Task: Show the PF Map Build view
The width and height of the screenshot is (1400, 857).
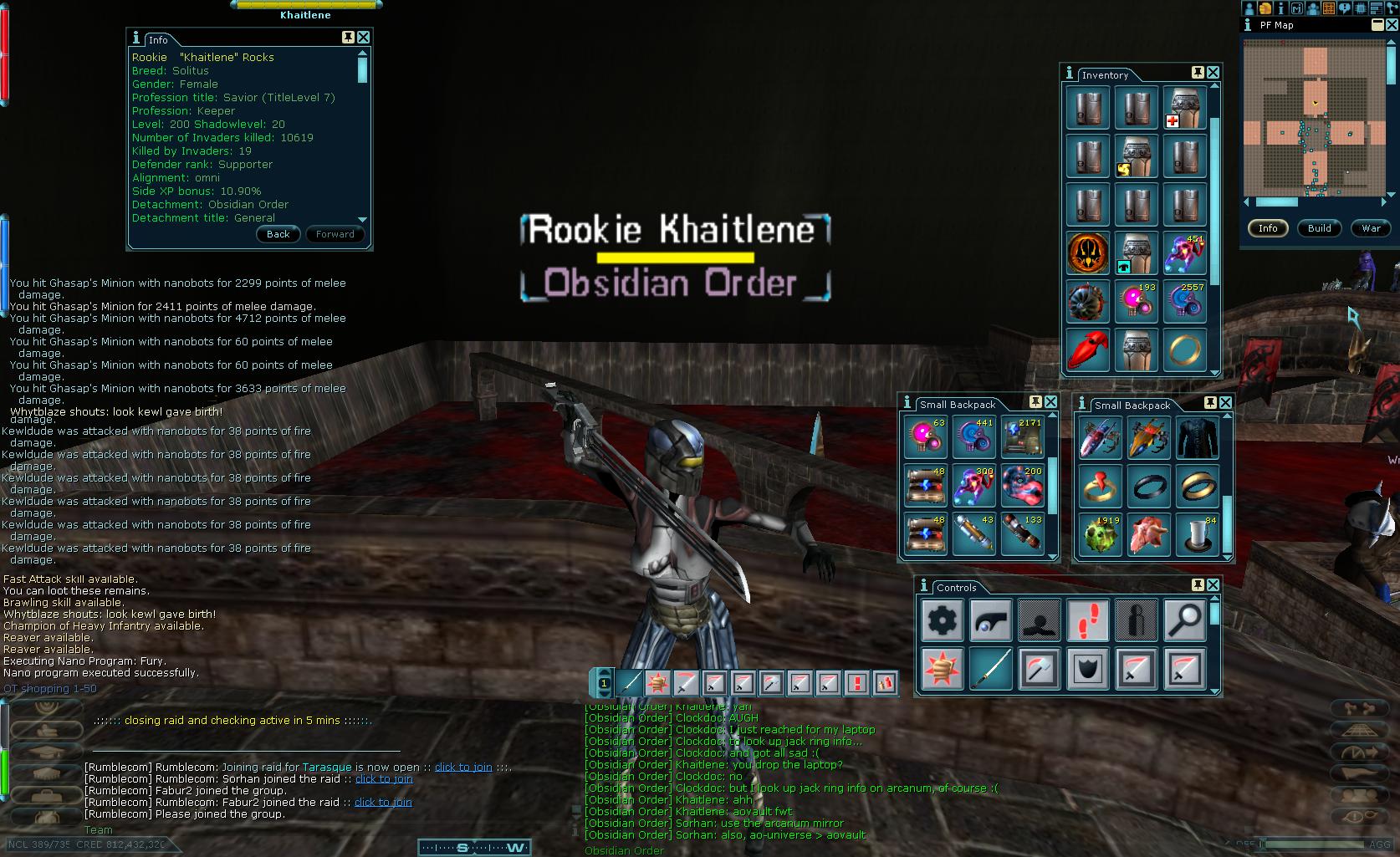Action: coord(1319,228)
